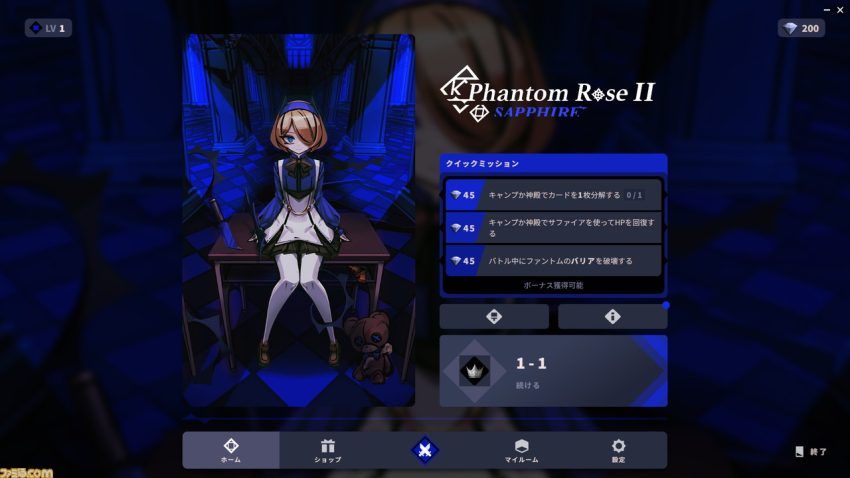
Task: Open the 設定 (Settings) tab
Action: click(x=618, y=450)
